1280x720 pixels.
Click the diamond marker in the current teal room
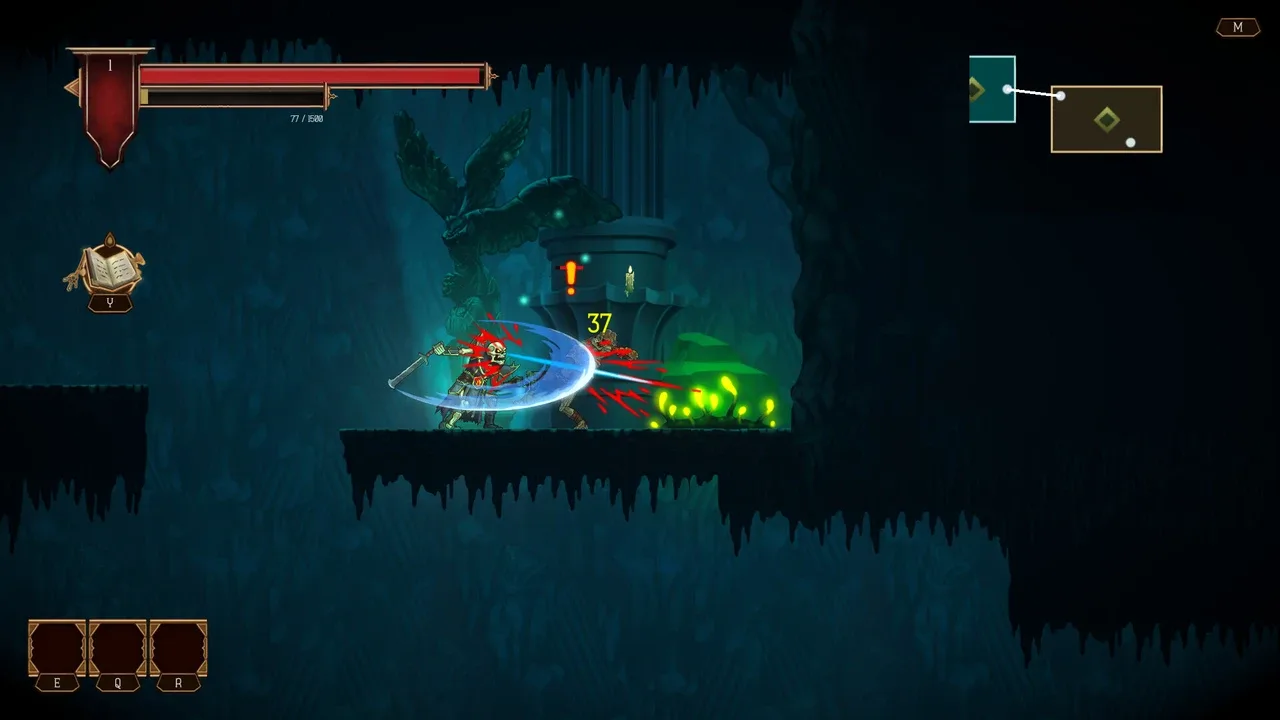click(x=978, y=90)
